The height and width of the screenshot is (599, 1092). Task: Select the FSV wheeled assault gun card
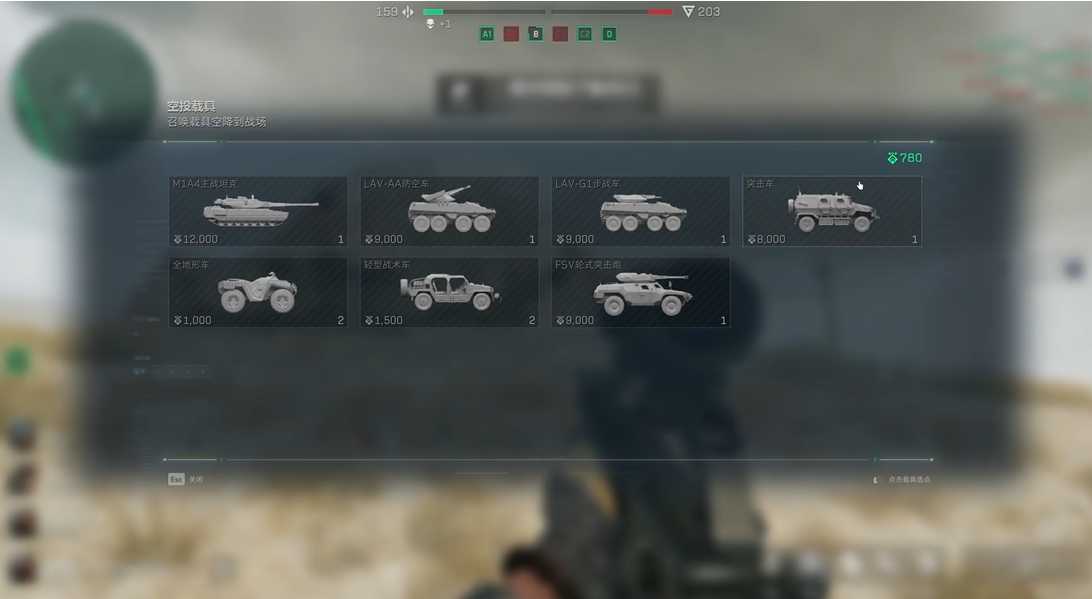coord(640,293)
